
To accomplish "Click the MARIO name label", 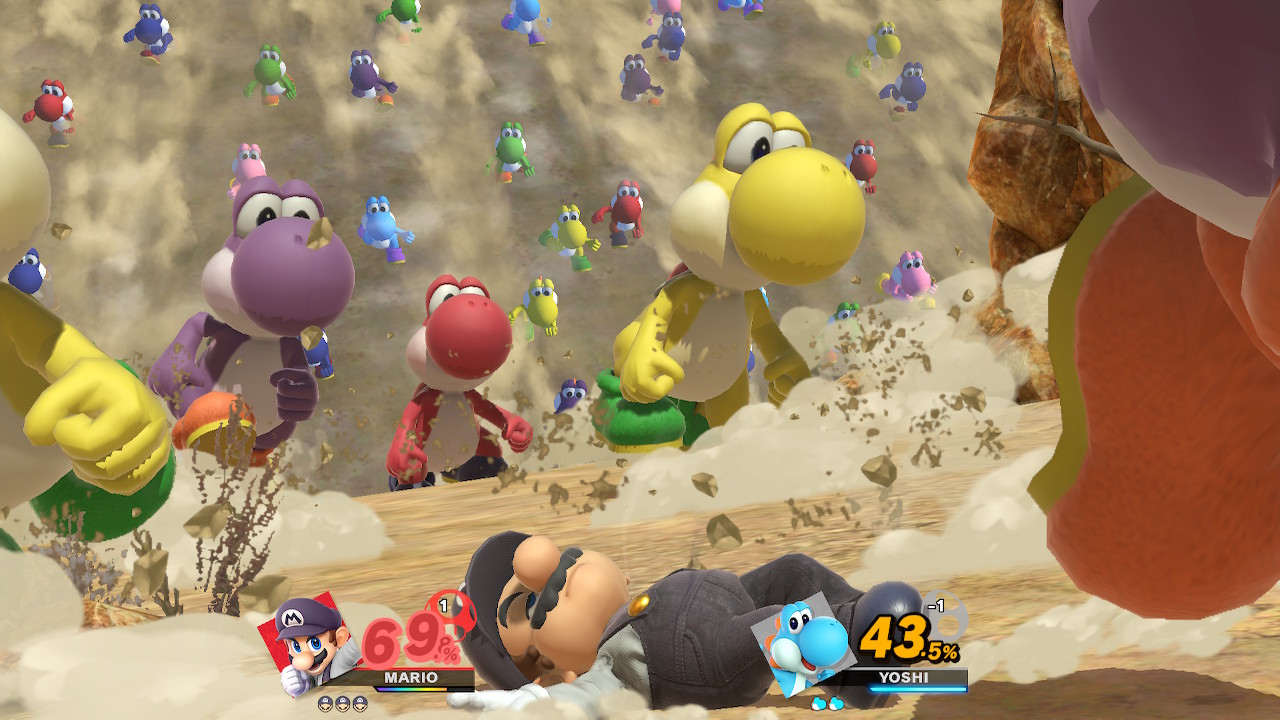I will (412, 677).
